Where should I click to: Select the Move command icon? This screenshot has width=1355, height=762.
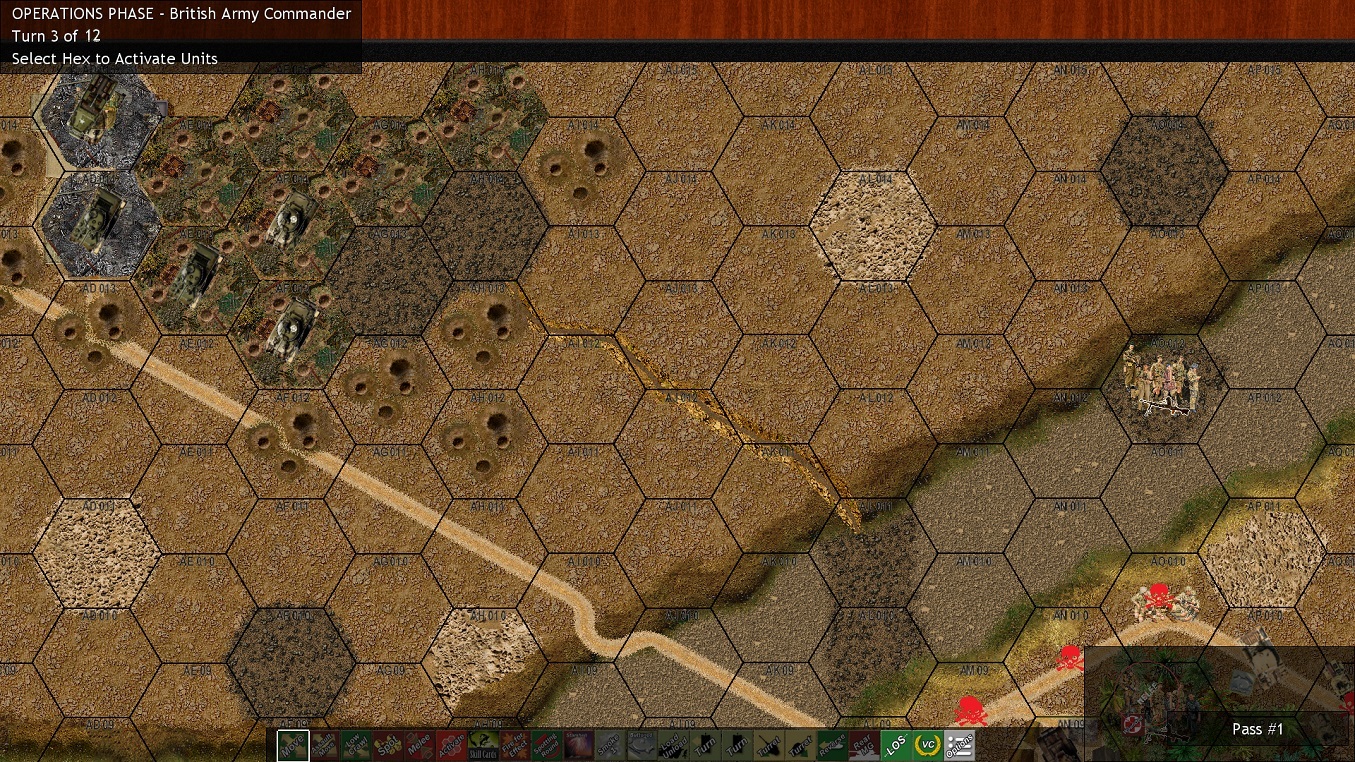[x=293, y=745]
